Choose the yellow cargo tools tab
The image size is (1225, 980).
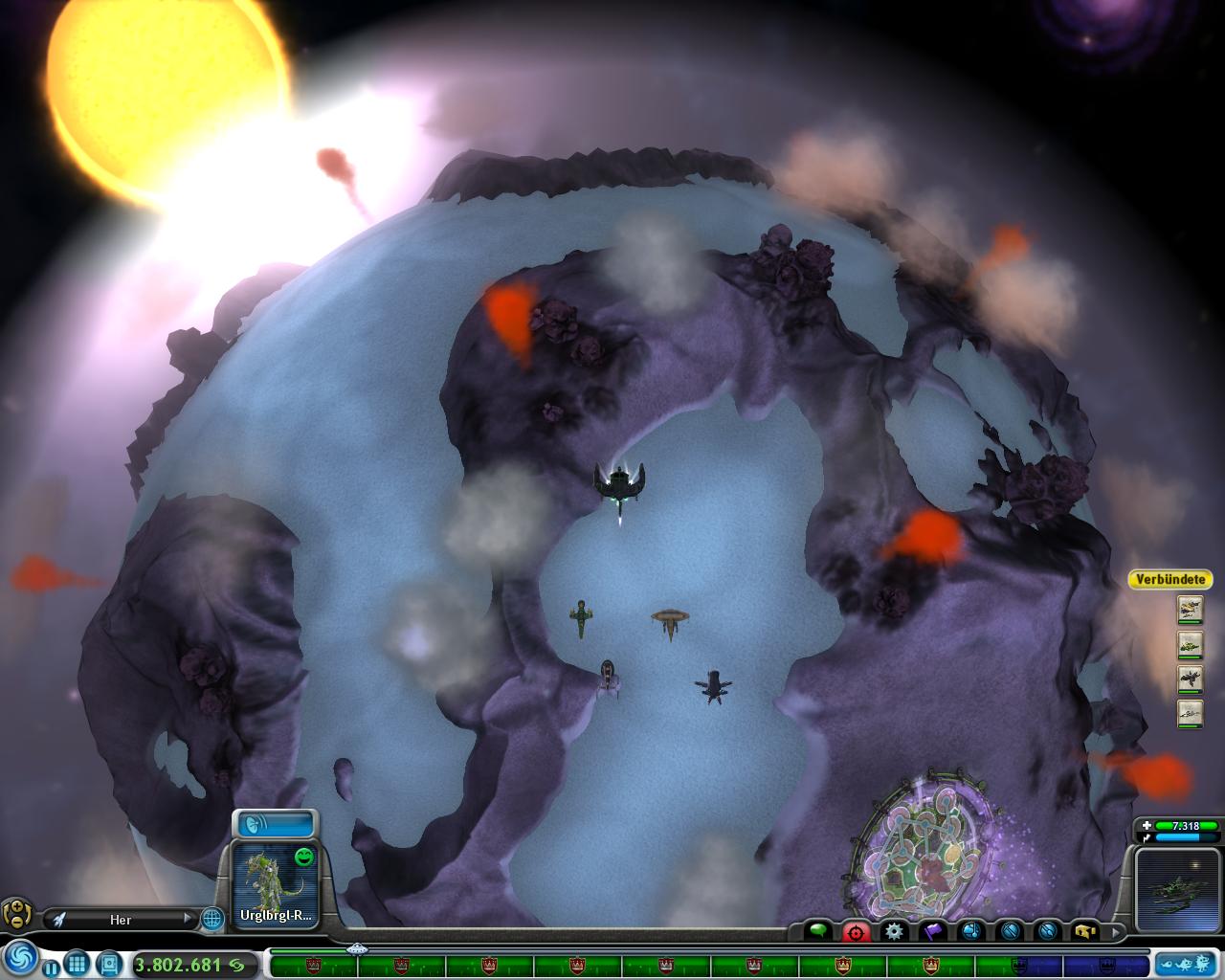(x=1085, y=930)
